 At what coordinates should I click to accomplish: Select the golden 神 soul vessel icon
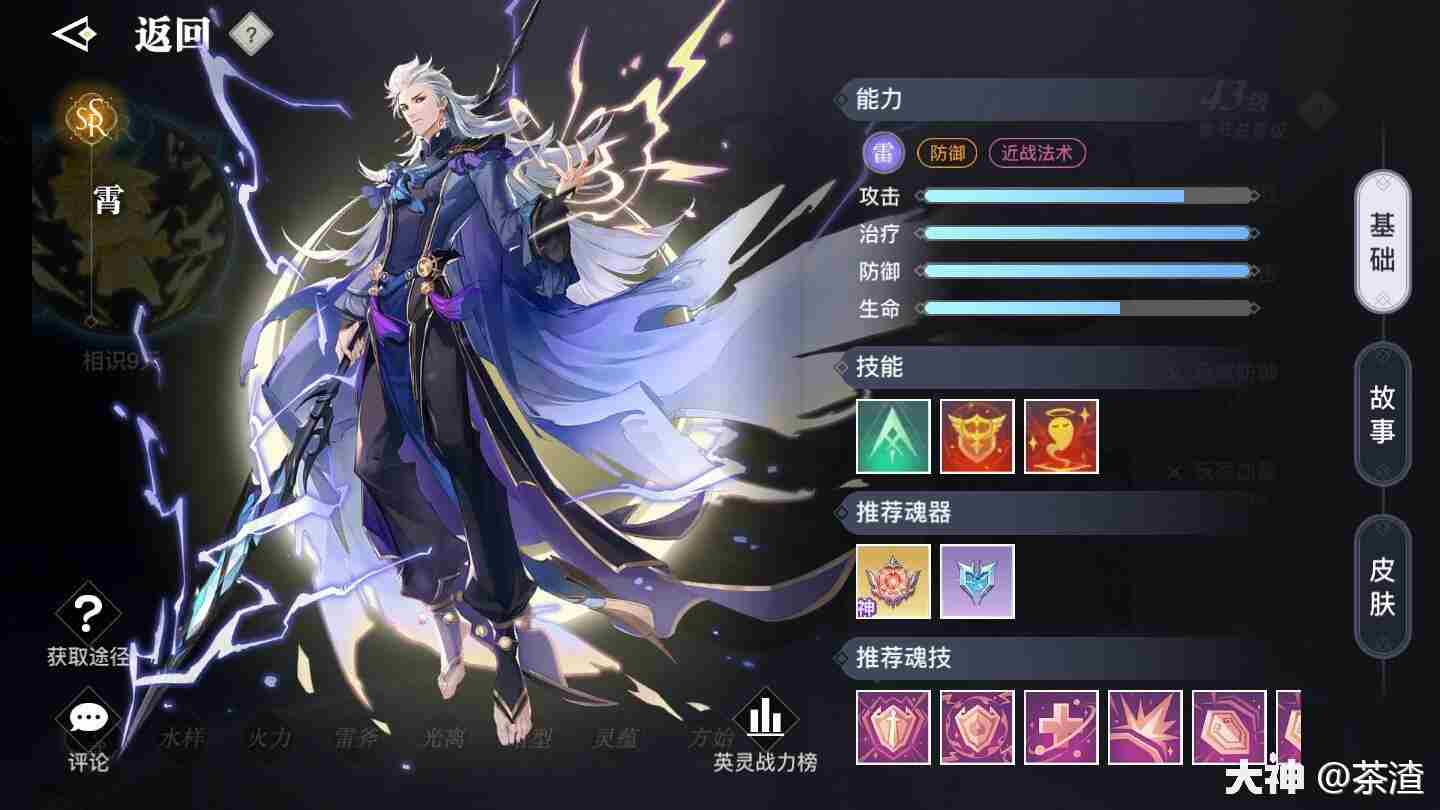coord(893,583)
